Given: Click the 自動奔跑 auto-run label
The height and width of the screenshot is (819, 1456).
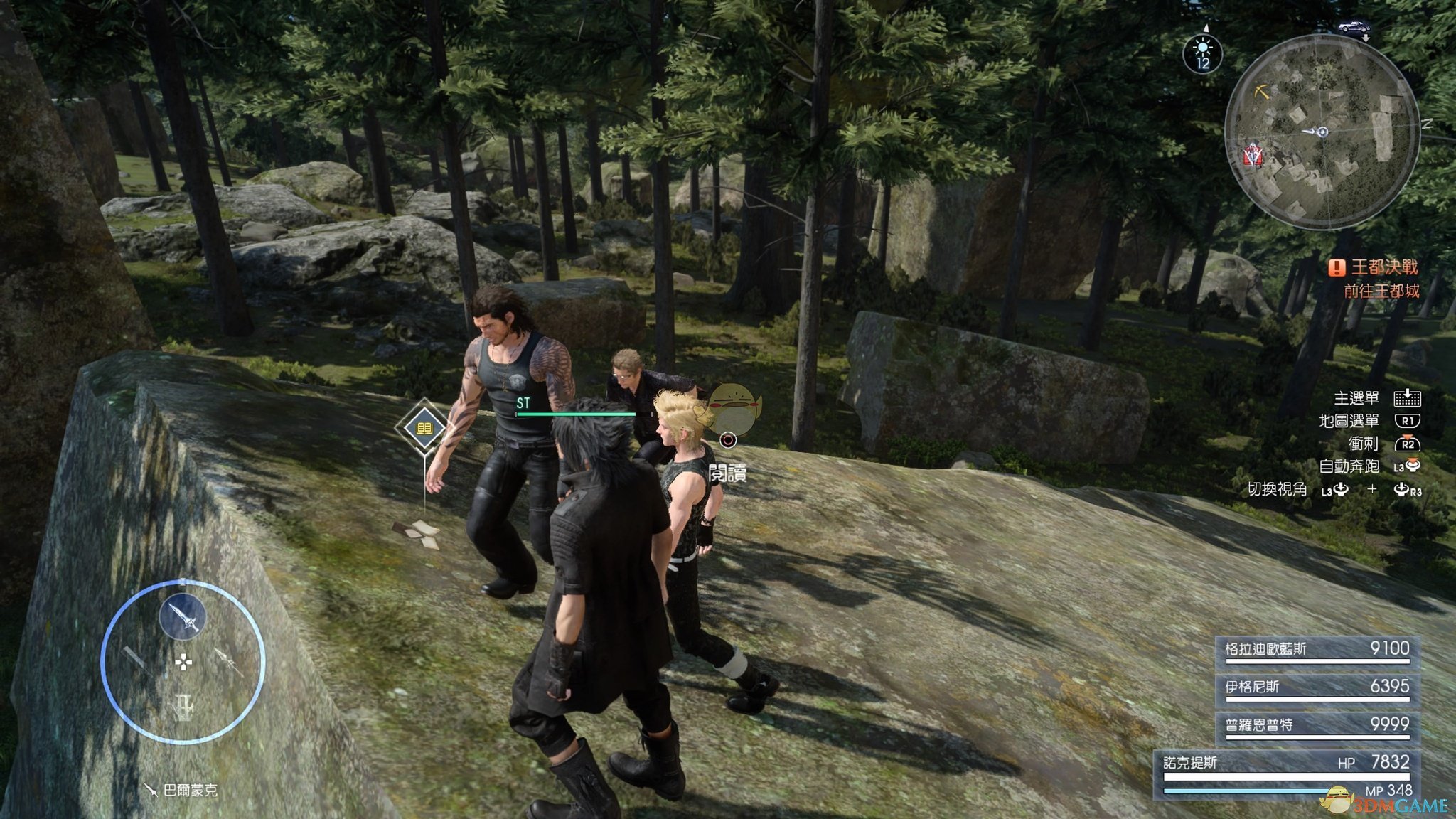Looking at the screenshot, I should (1349, 467).
